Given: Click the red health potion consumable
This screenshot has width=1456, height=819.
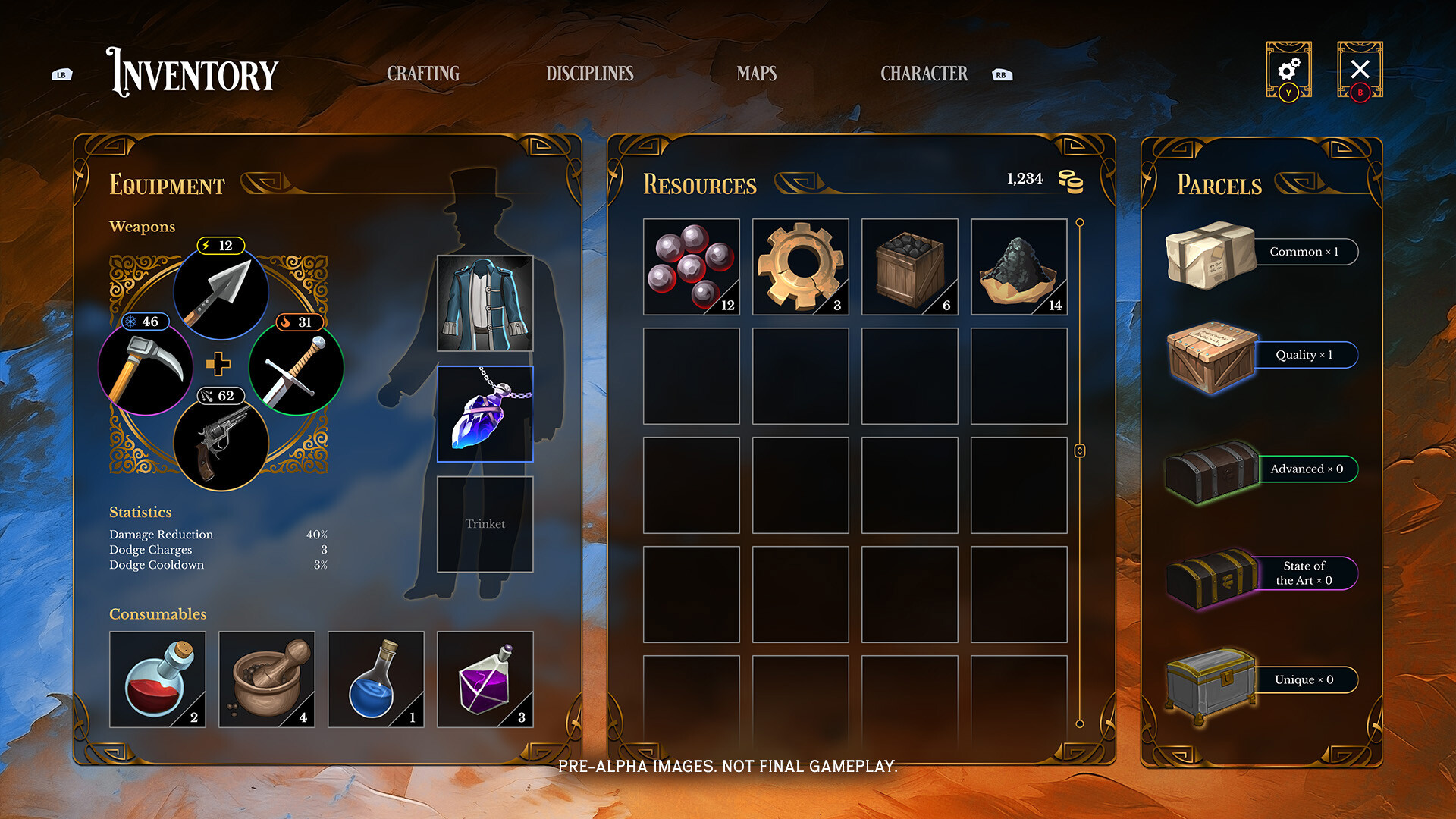Looking at the screenshot, I should (157, 679).
